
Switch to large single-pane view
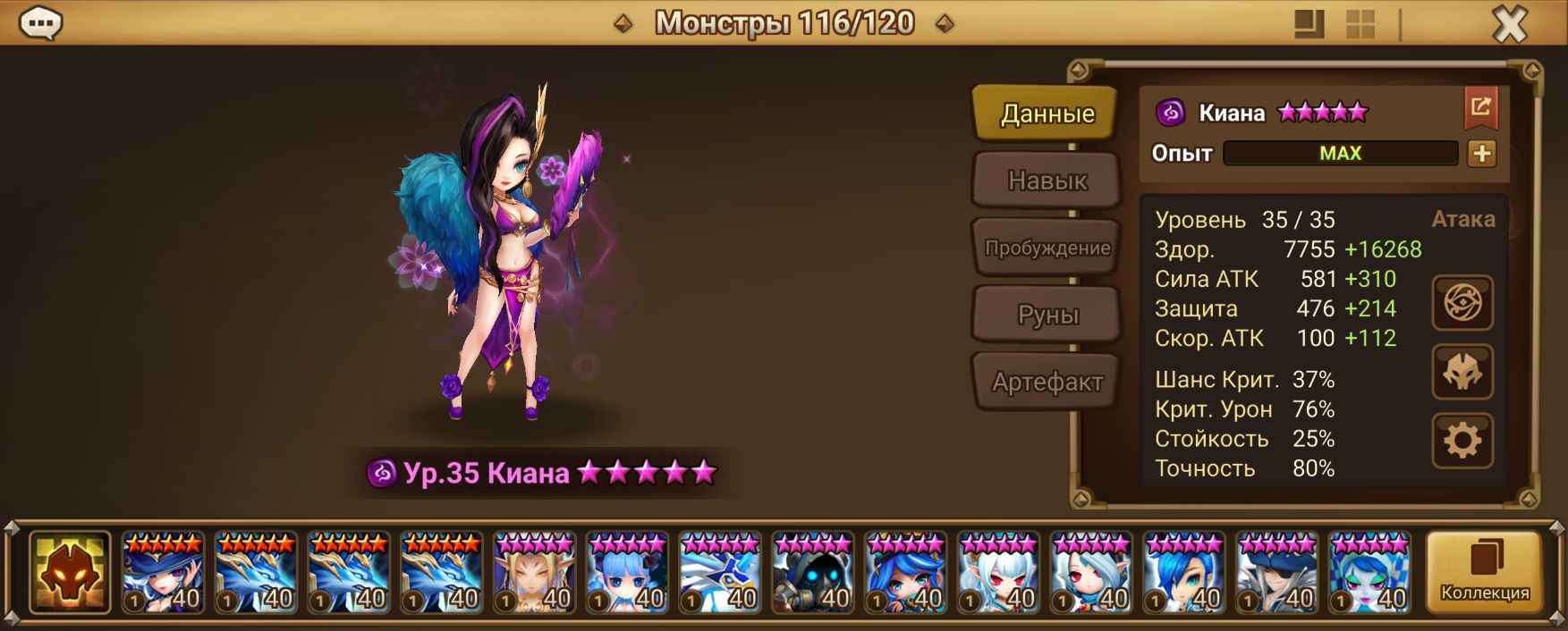click(x=1309, y=24)
